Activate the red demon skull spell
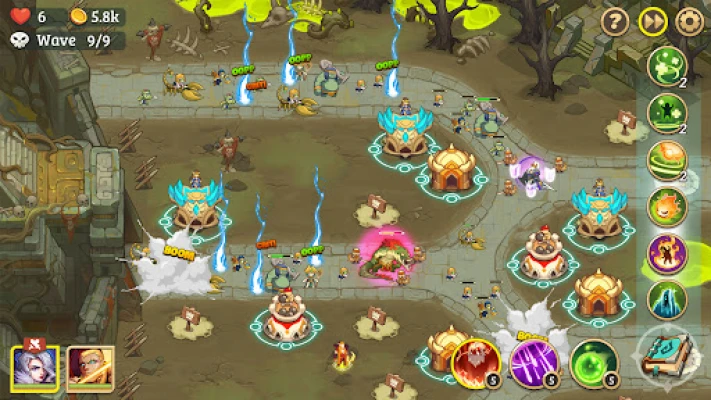 (x=476, y=362)
